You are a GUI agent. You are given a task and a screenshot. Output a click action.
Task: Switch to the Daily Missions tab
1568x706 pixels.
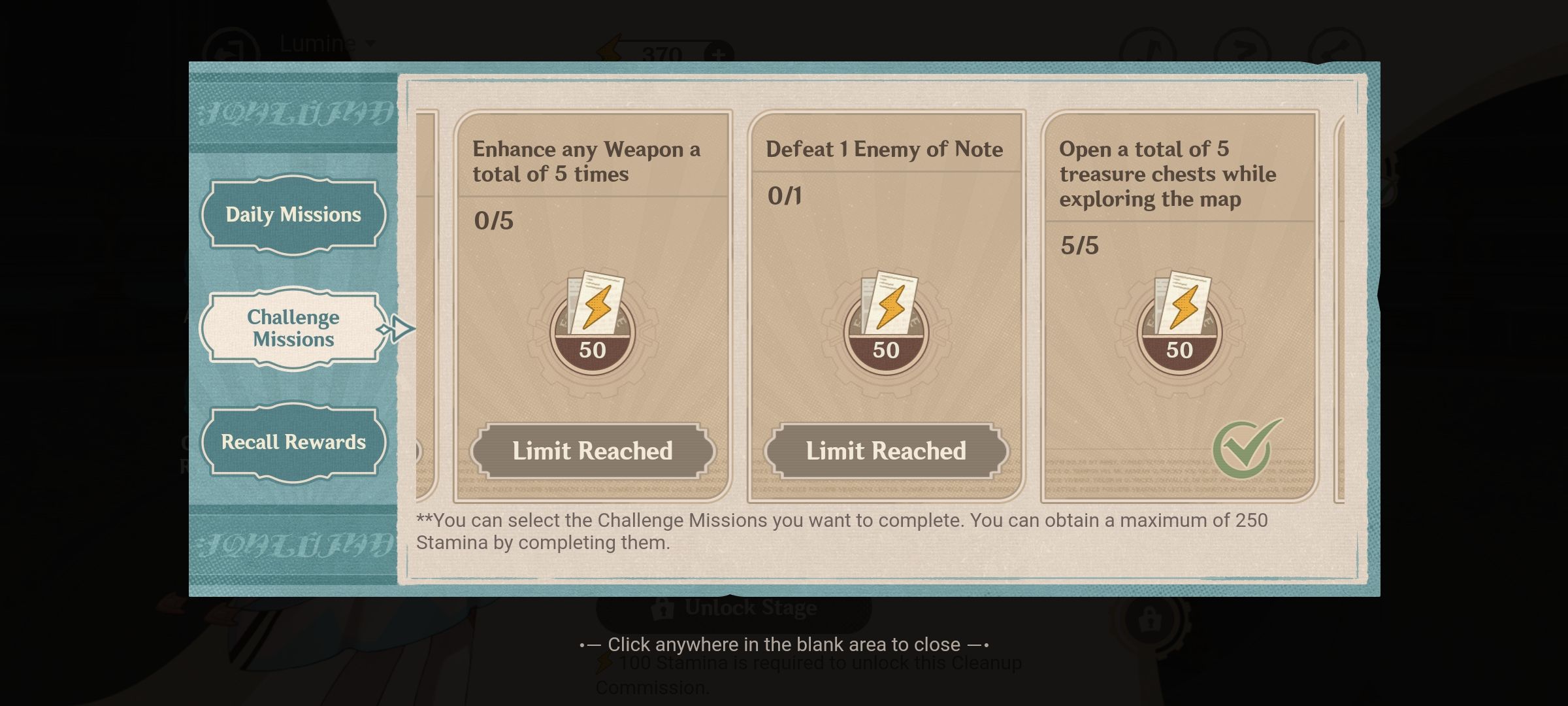[x=293, y=214]
